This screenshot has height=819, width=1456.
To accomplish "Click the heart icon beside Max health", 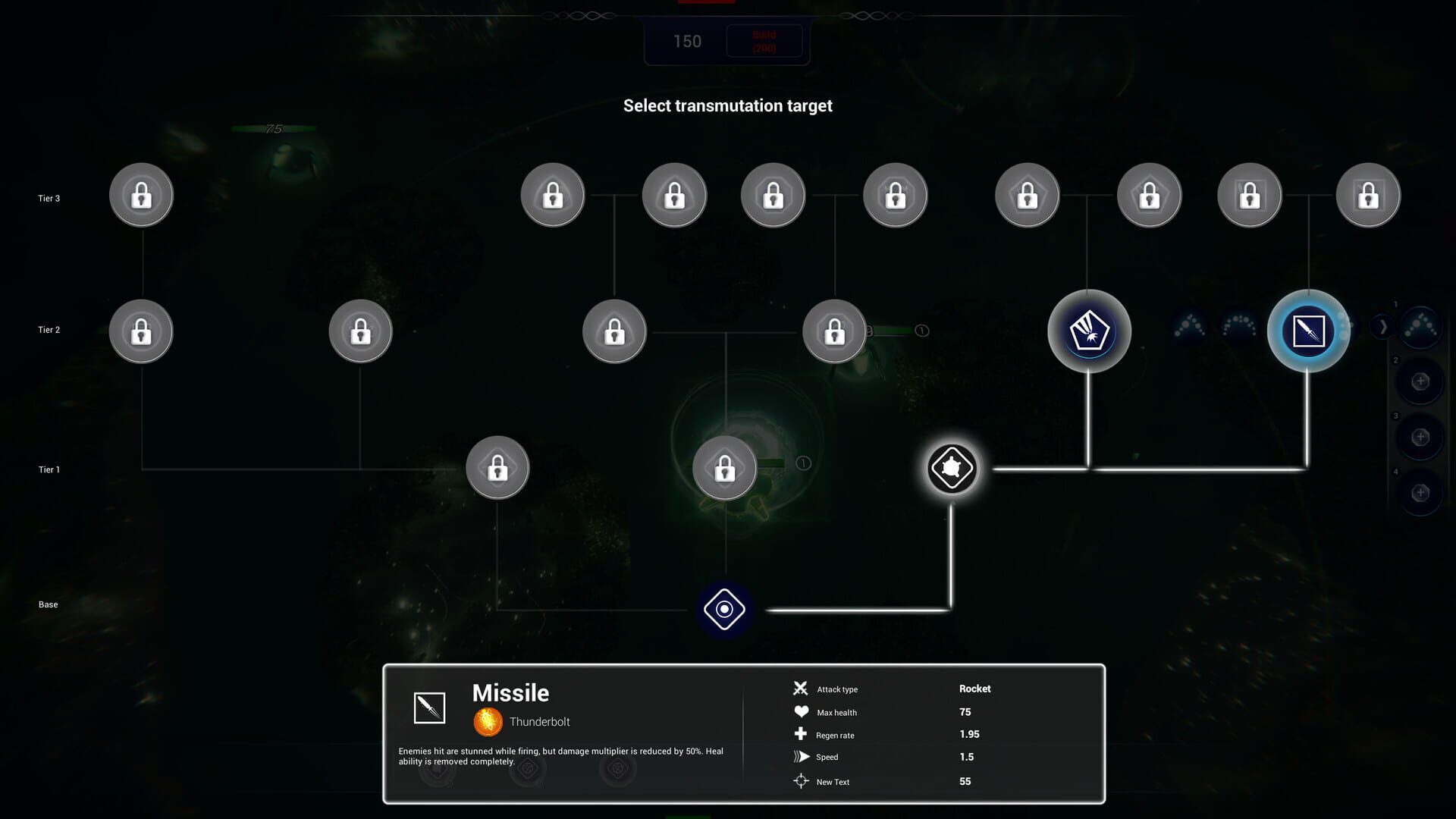I will (x=802, y=711).
